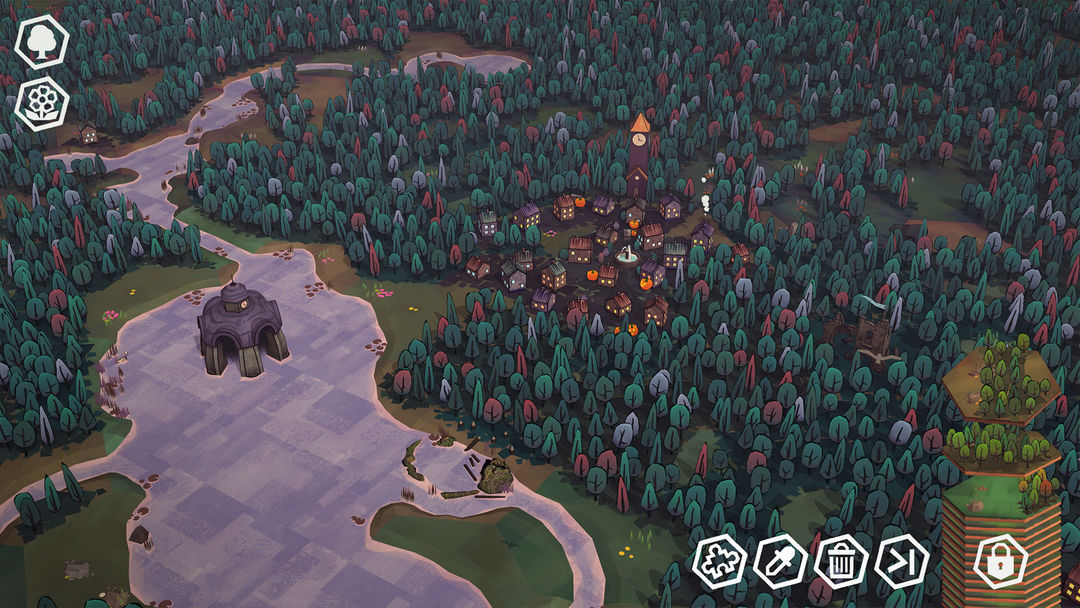The image size is (1080, 608).
Task: Toggle the padlock hexagon on the tile stack
Action: pos(1001,562)
